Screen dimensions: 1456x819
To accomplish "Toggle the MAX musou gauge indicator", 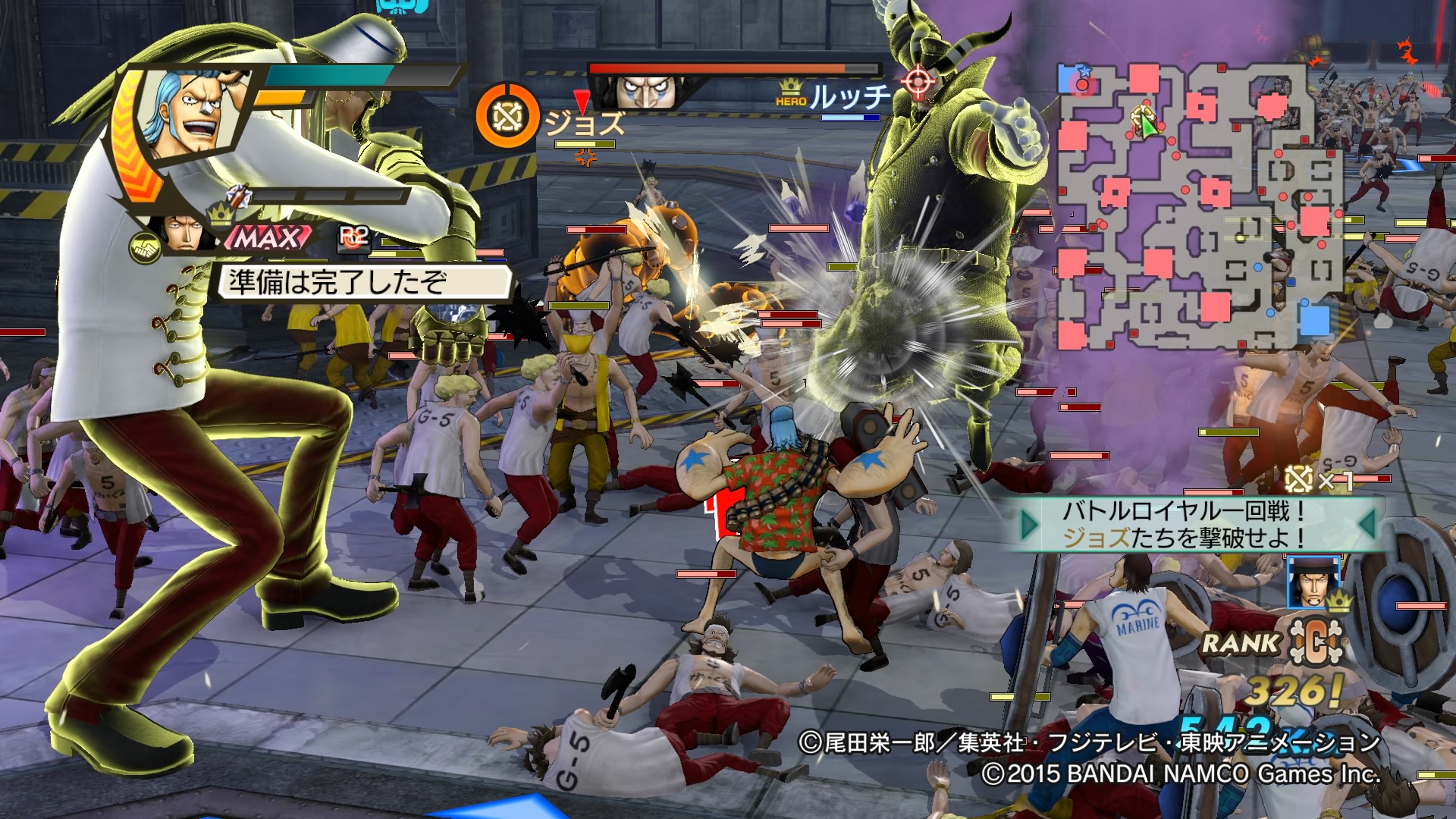I will point(270,238).
